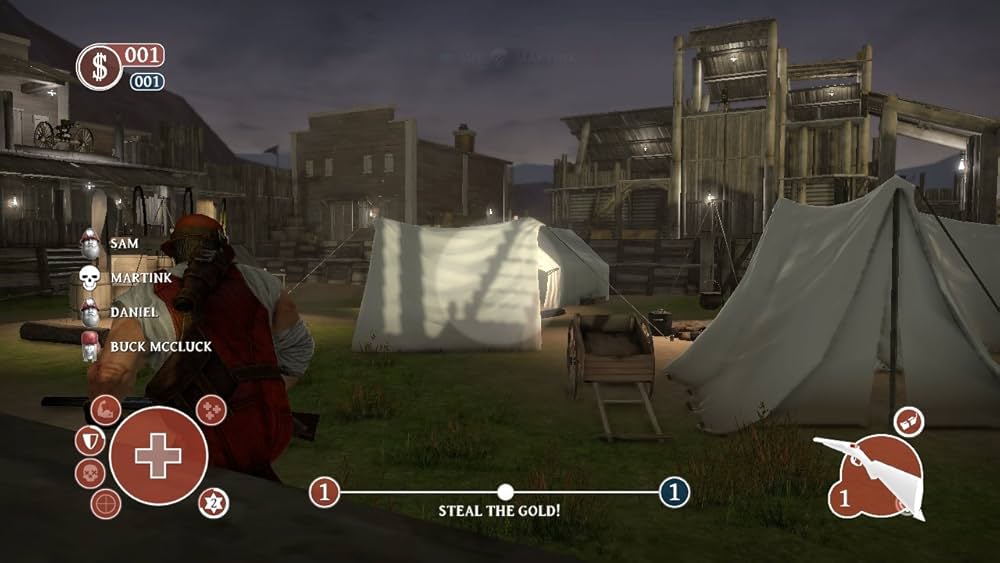Click the dollar sign gold icon
Image resolution: width=1000 pixels, height=563 pixels.
(x=100, y=66)
